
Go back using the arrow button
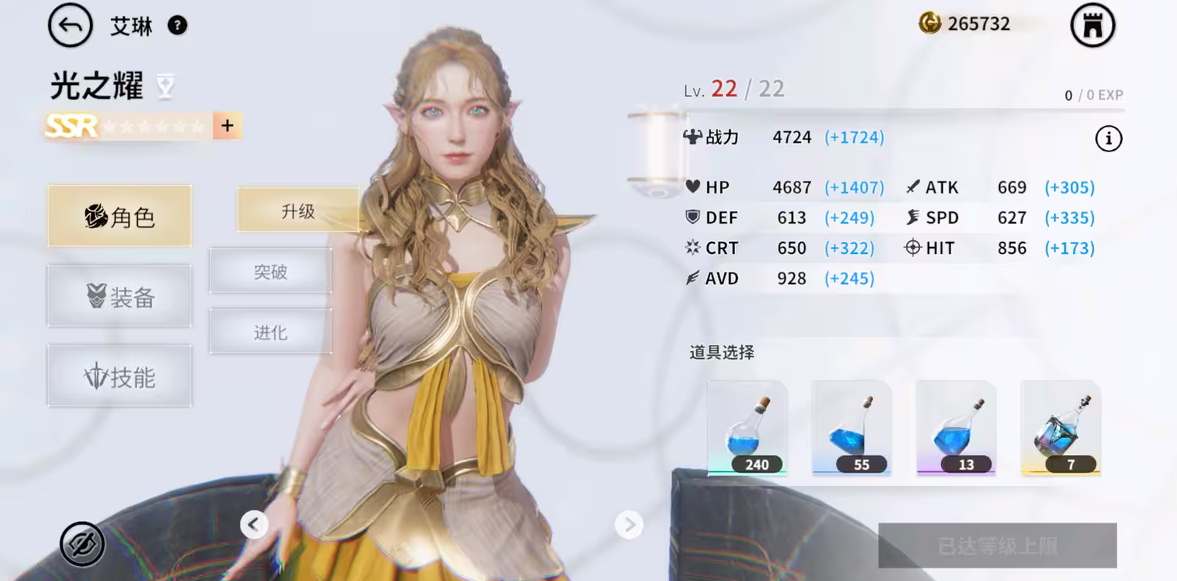(70, 26)
